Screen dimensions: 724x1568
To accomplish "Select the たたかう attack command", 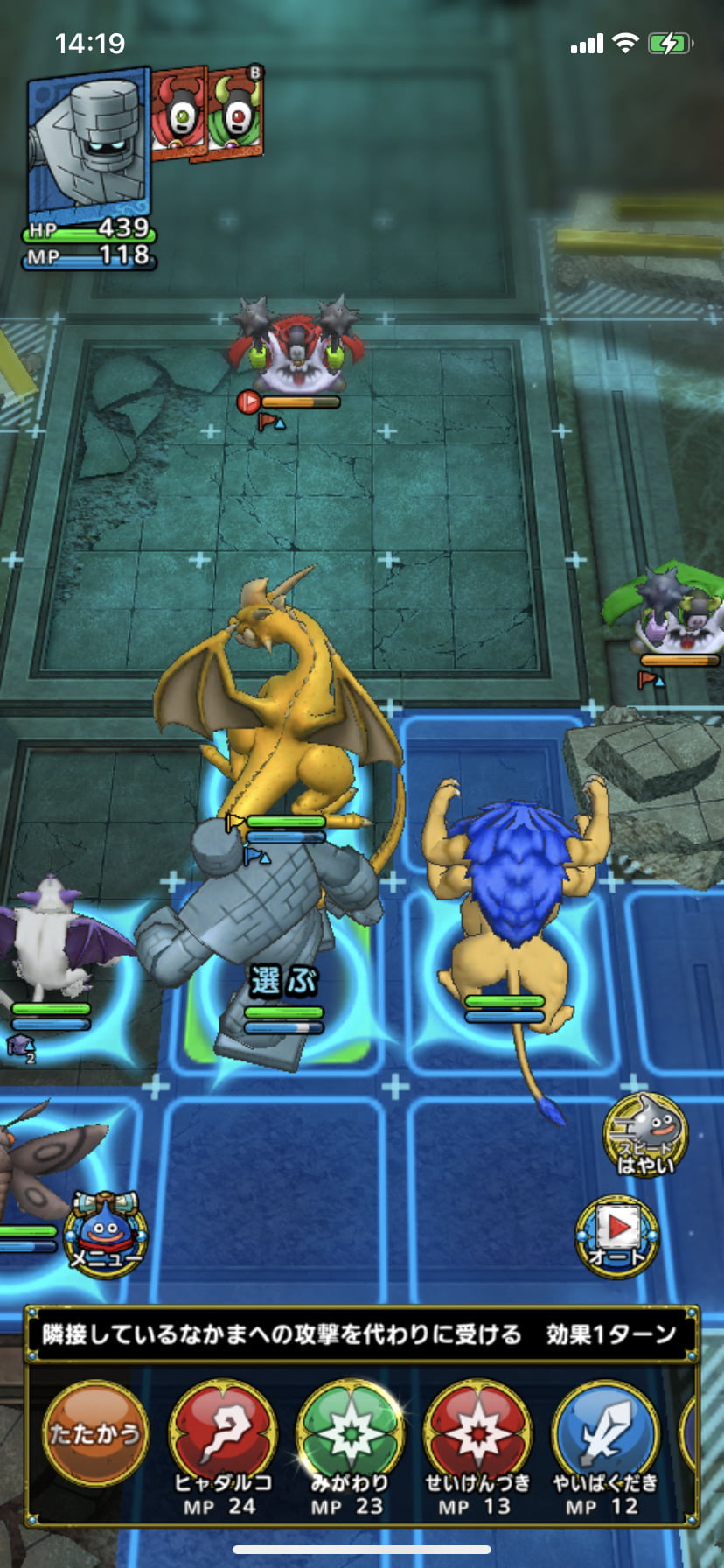I will (94, 1431).
